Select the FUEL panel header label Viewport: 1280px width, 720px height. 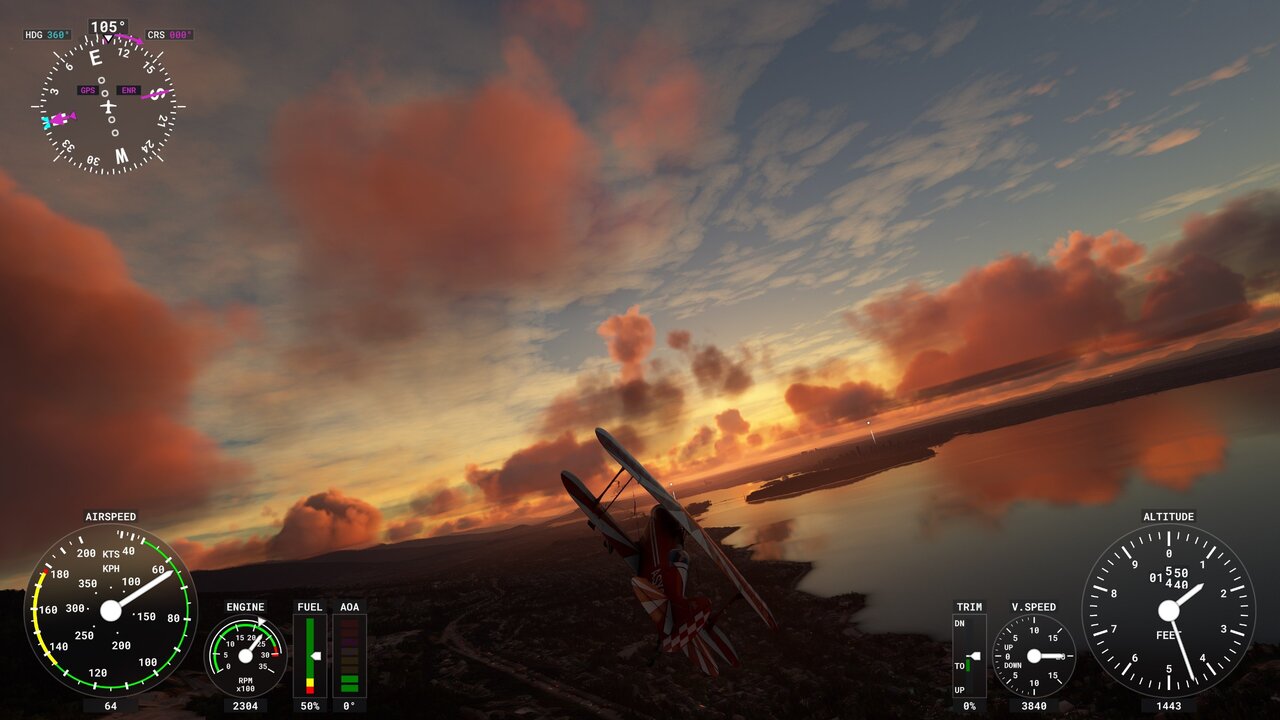click(309, 606)
